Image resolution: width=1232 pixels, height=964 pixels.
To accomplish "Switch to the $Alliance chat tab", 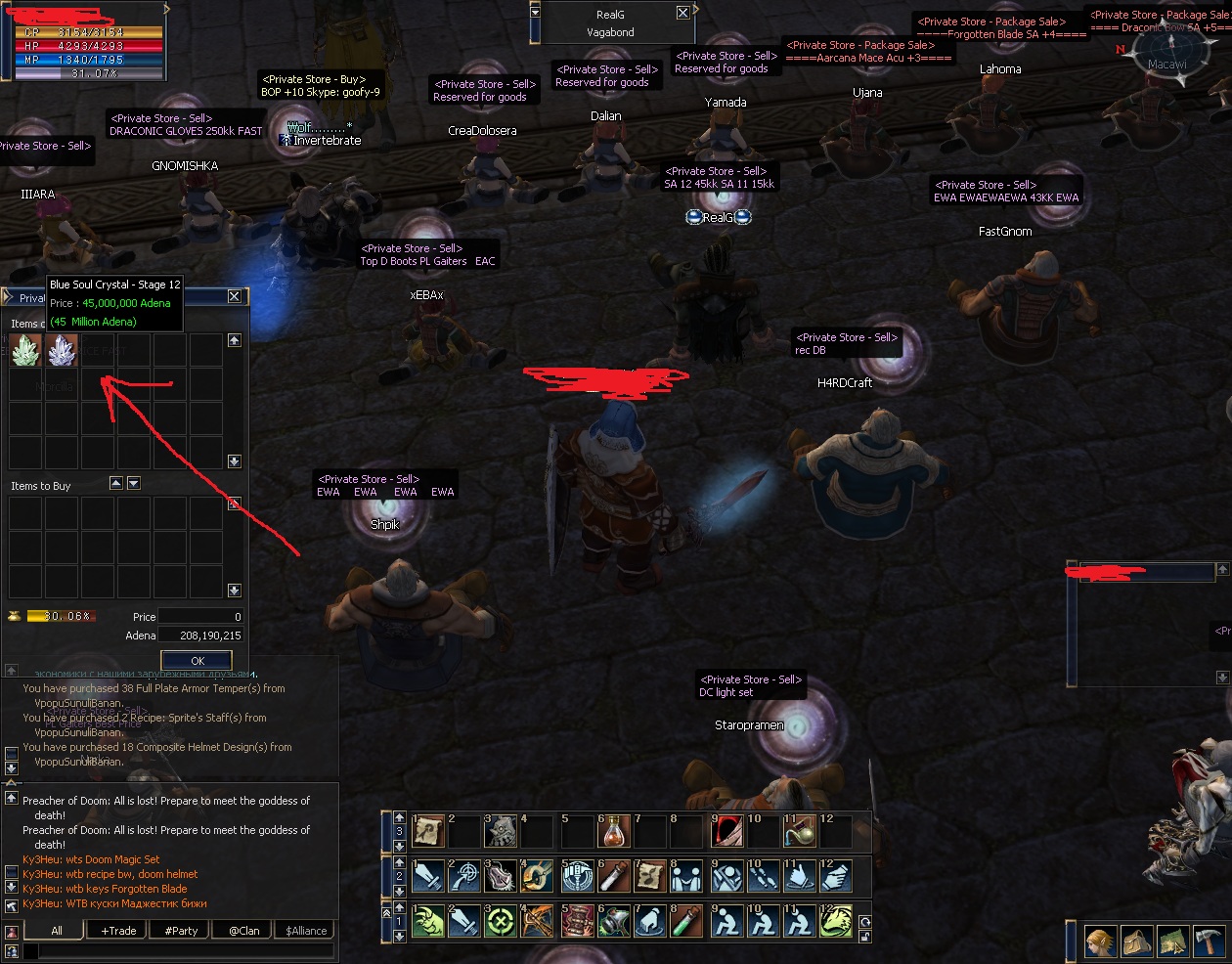I will tap(307, 931).
